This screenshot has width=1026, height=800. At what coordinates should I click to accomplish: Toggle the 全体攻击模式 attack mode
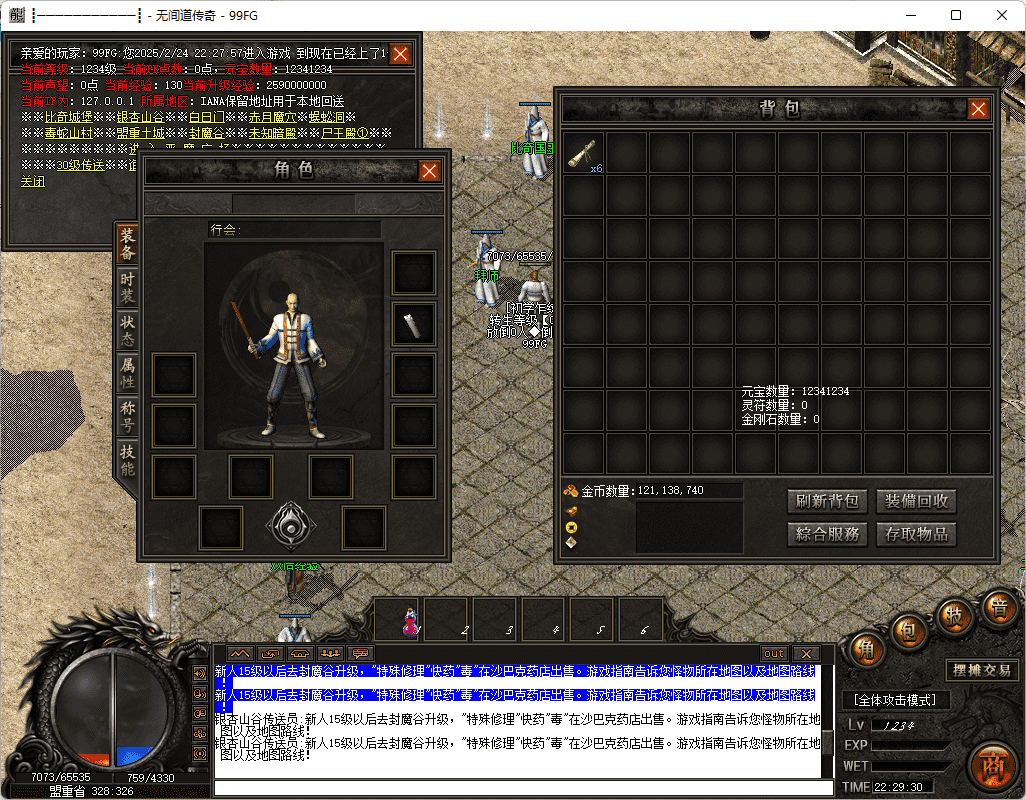pos(889,700)
